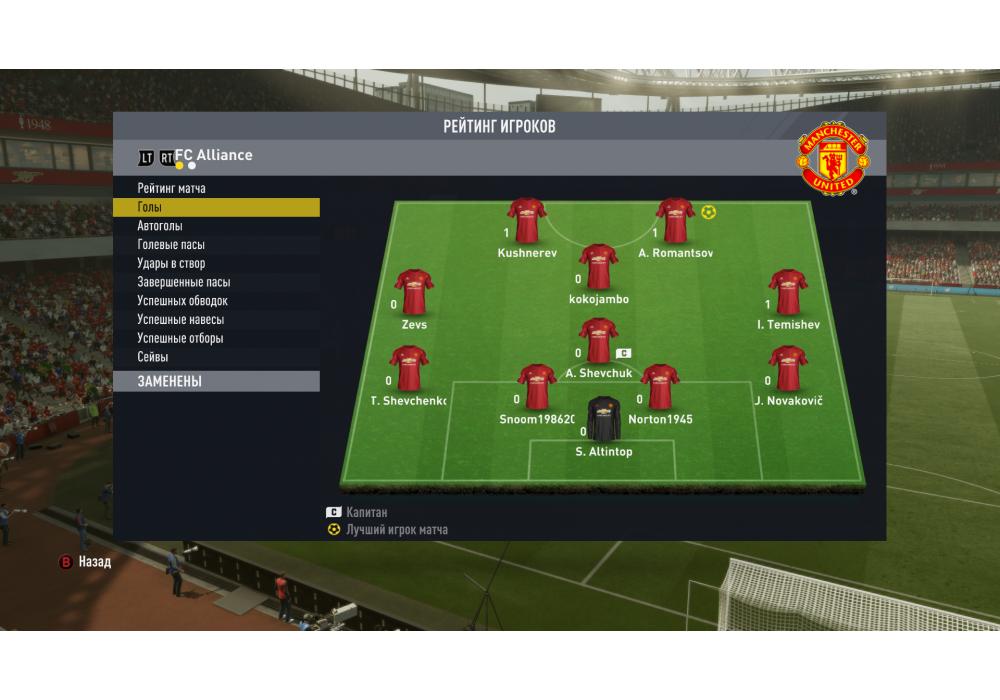This screenshot has height=700, width=1000.
Task: Select player Kushnerev on the pitch
Action: click(527, 222)
